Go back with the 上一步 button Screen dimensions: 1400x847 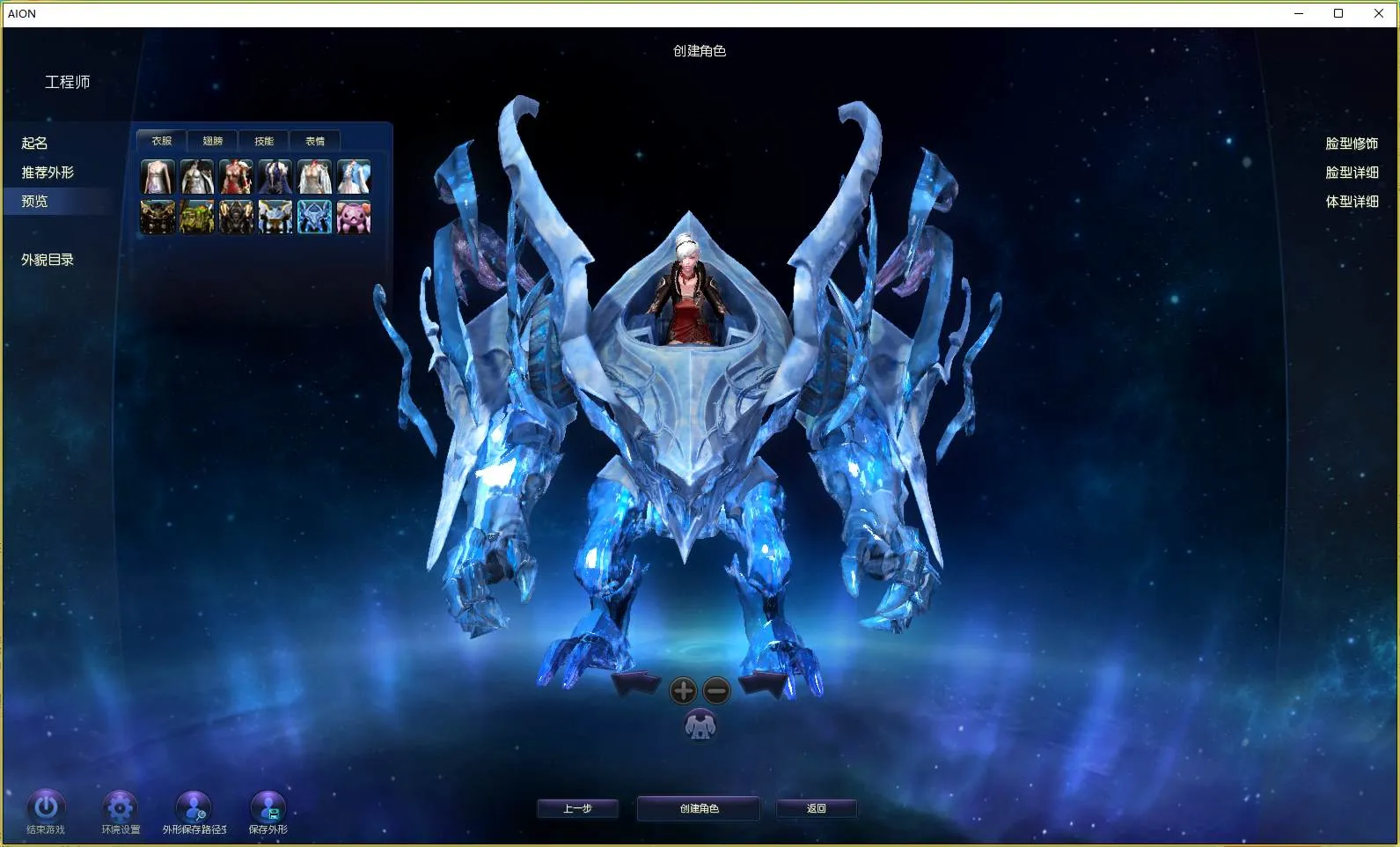pos(577,808)
